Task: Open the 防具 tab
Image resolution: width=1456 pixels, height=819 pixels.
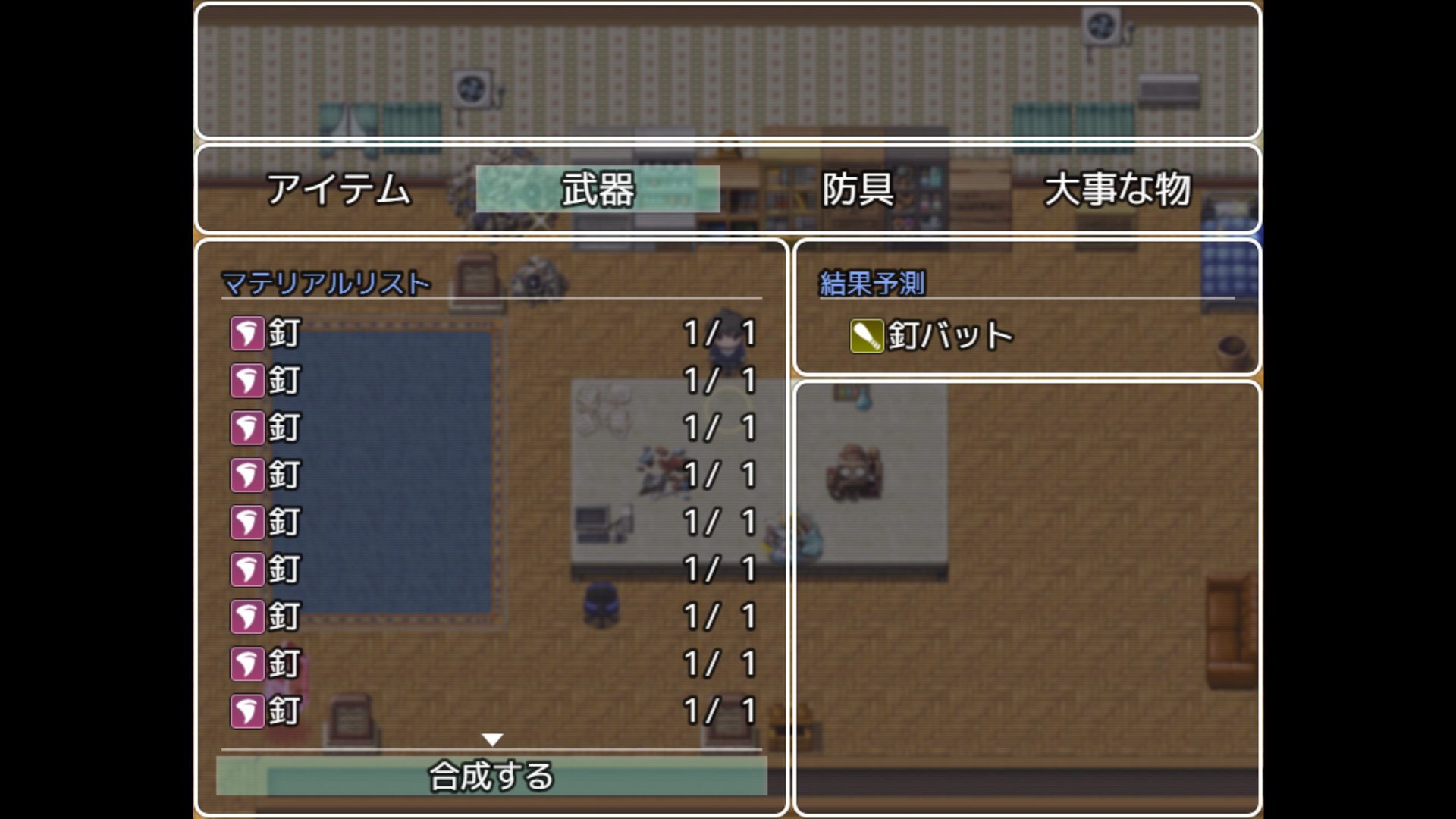Action: (x=858, y=189)
